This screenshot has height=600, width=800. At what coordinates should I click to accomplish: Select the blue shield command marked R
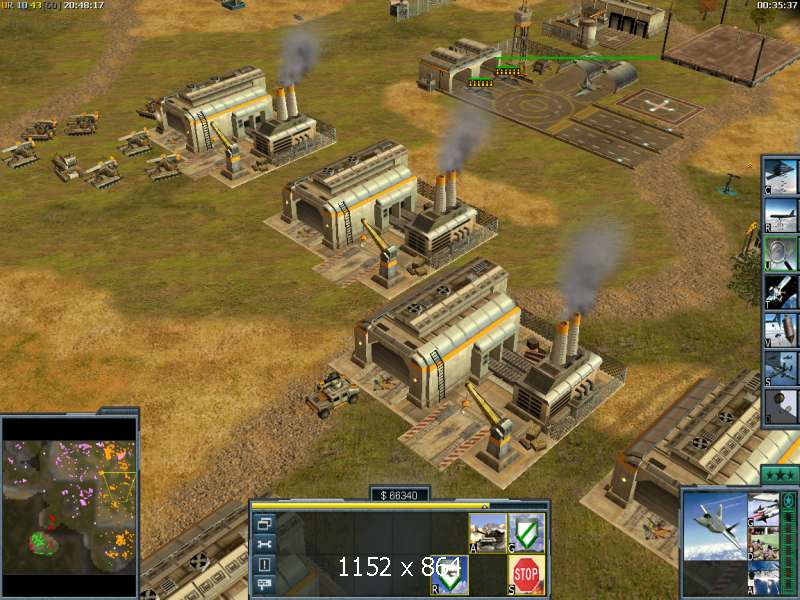[451, 574]
